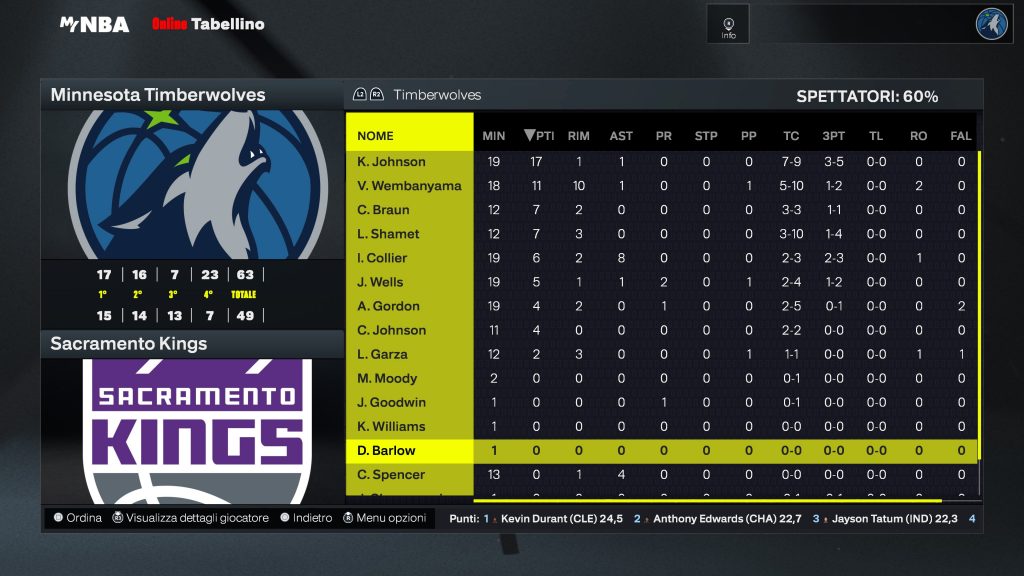Sort the table by MIN column
Screen dimensions: 1024x576
(494, 136)
